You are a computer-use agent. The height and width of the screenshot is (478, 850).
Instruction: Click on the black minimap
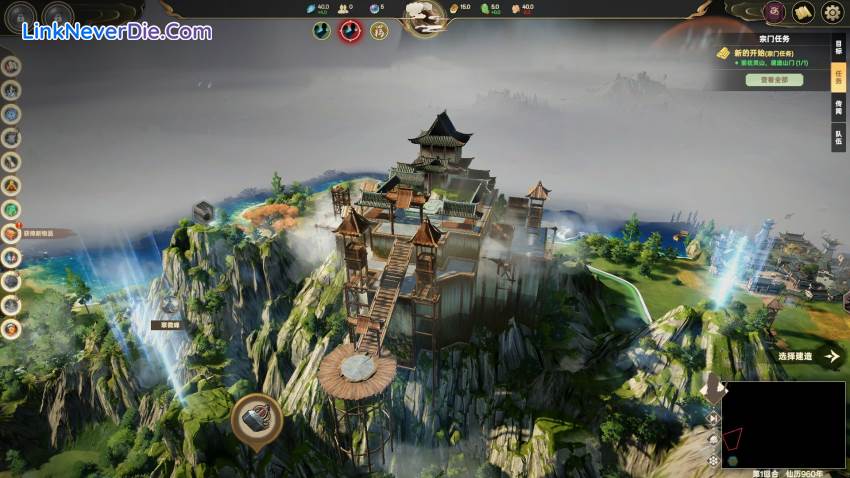point(783,424)
